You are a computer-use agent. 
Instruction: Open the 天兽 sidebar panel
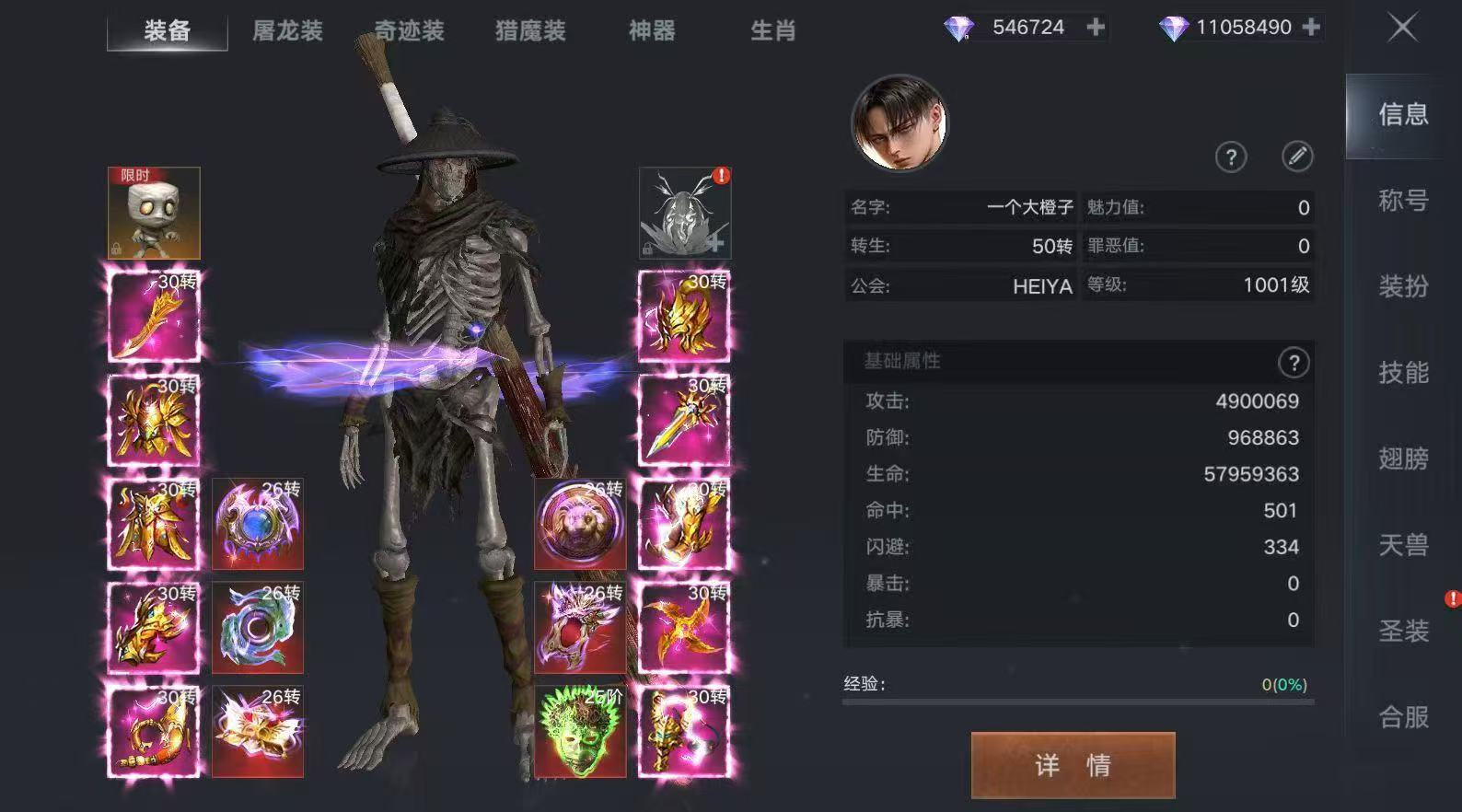coord(1402,544)
